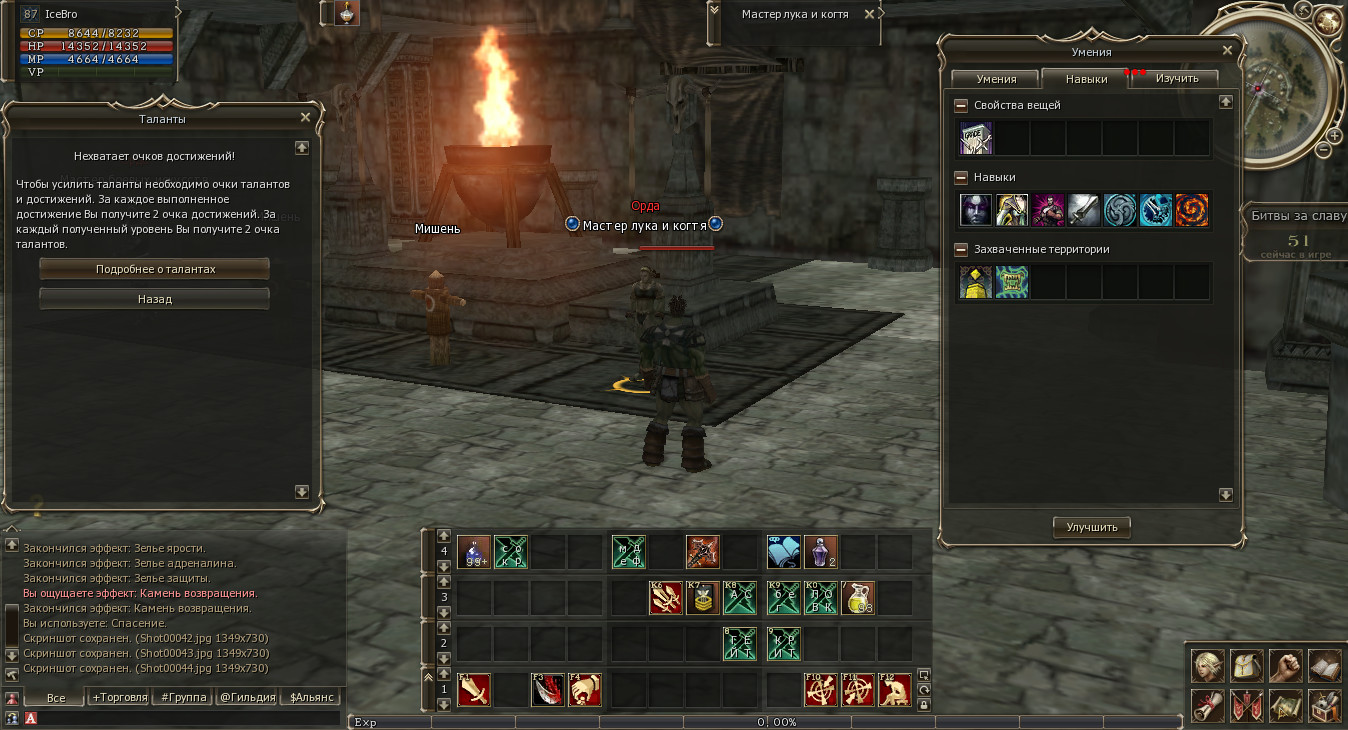
Task: Go back with the 'Назад' button
Action: coord(154,299)
